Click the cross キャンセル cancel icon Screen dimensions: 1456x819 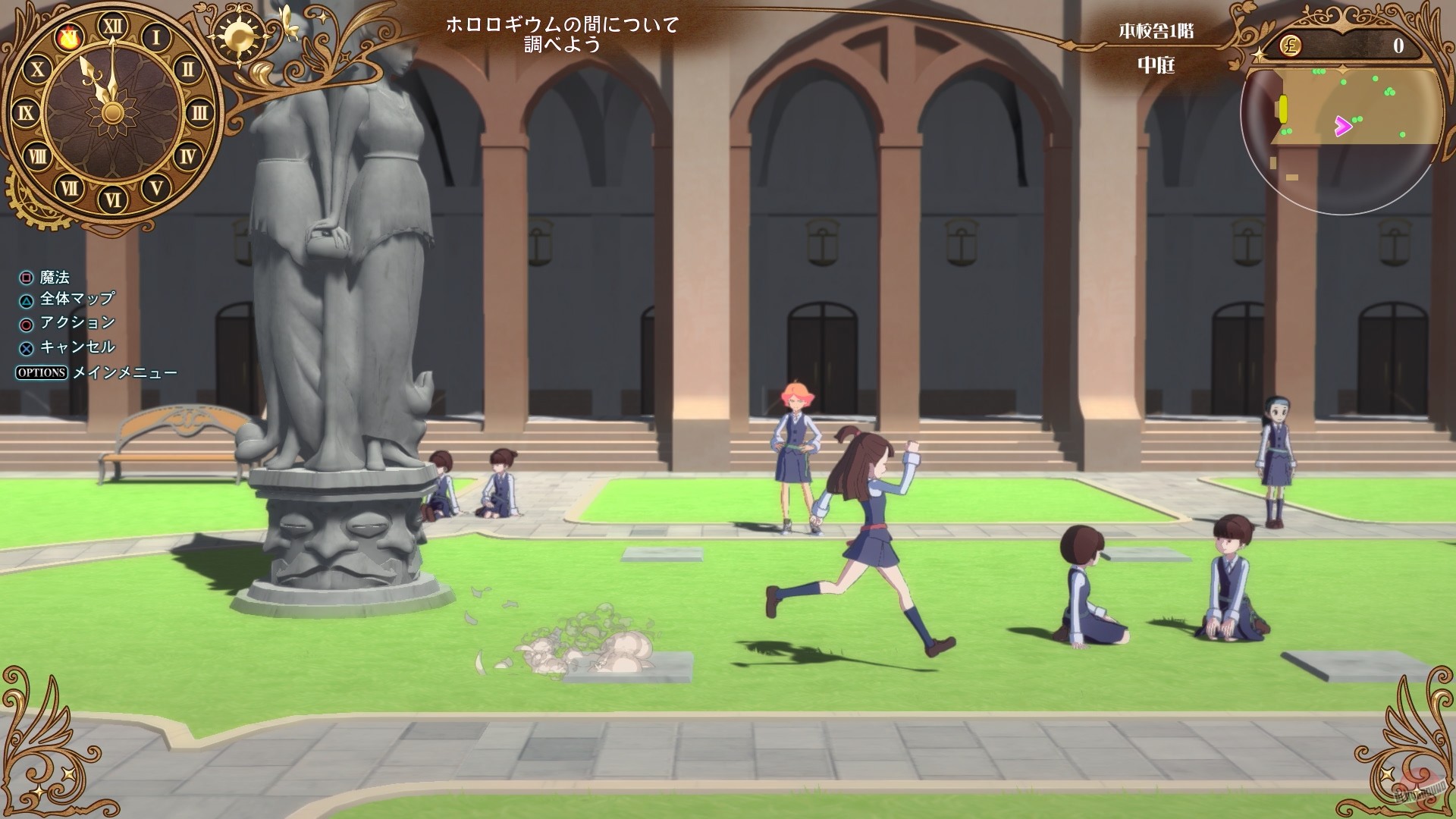(x=27, y=347)
